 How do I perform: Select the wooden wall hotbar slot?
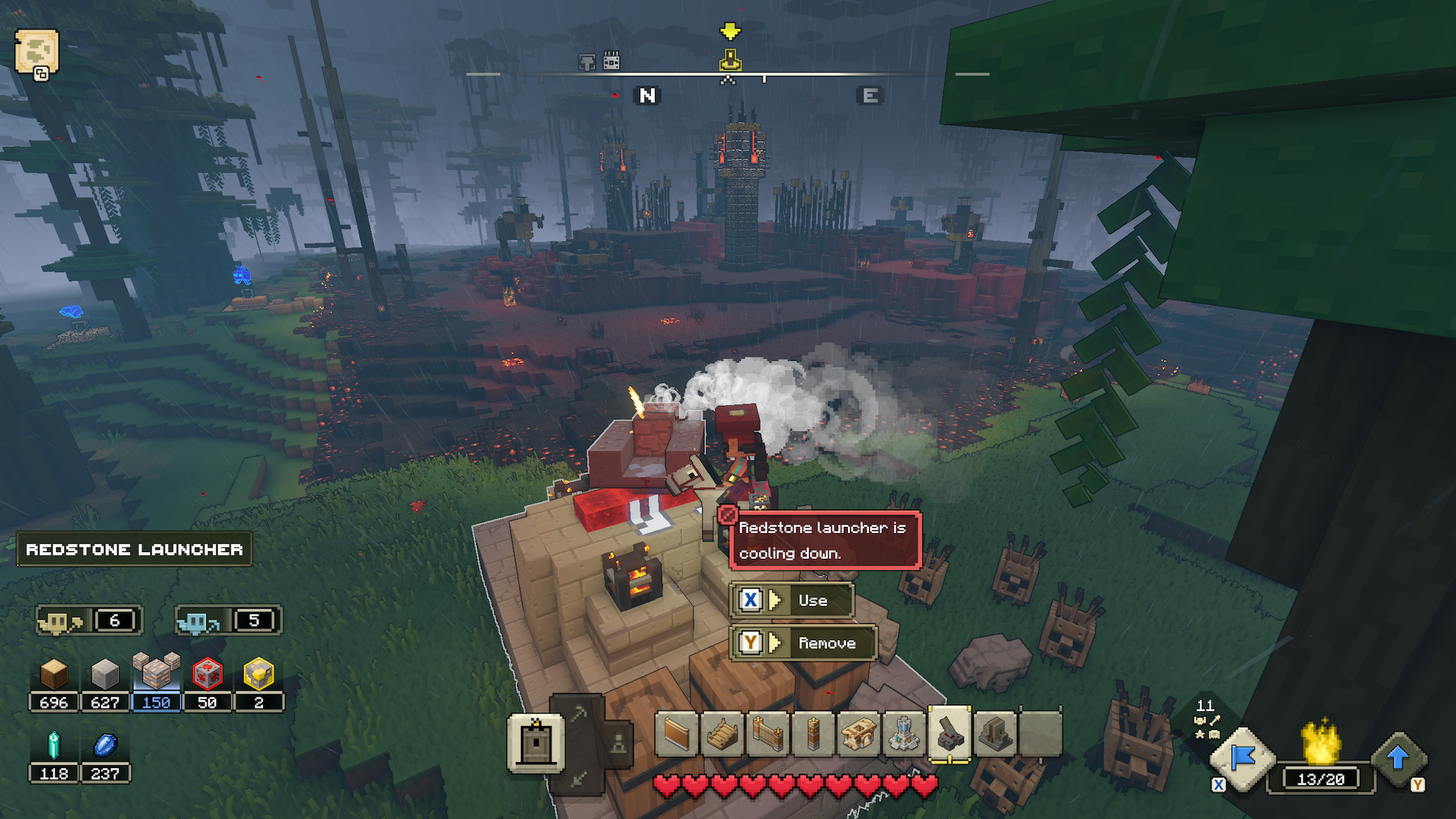(676, 733)
